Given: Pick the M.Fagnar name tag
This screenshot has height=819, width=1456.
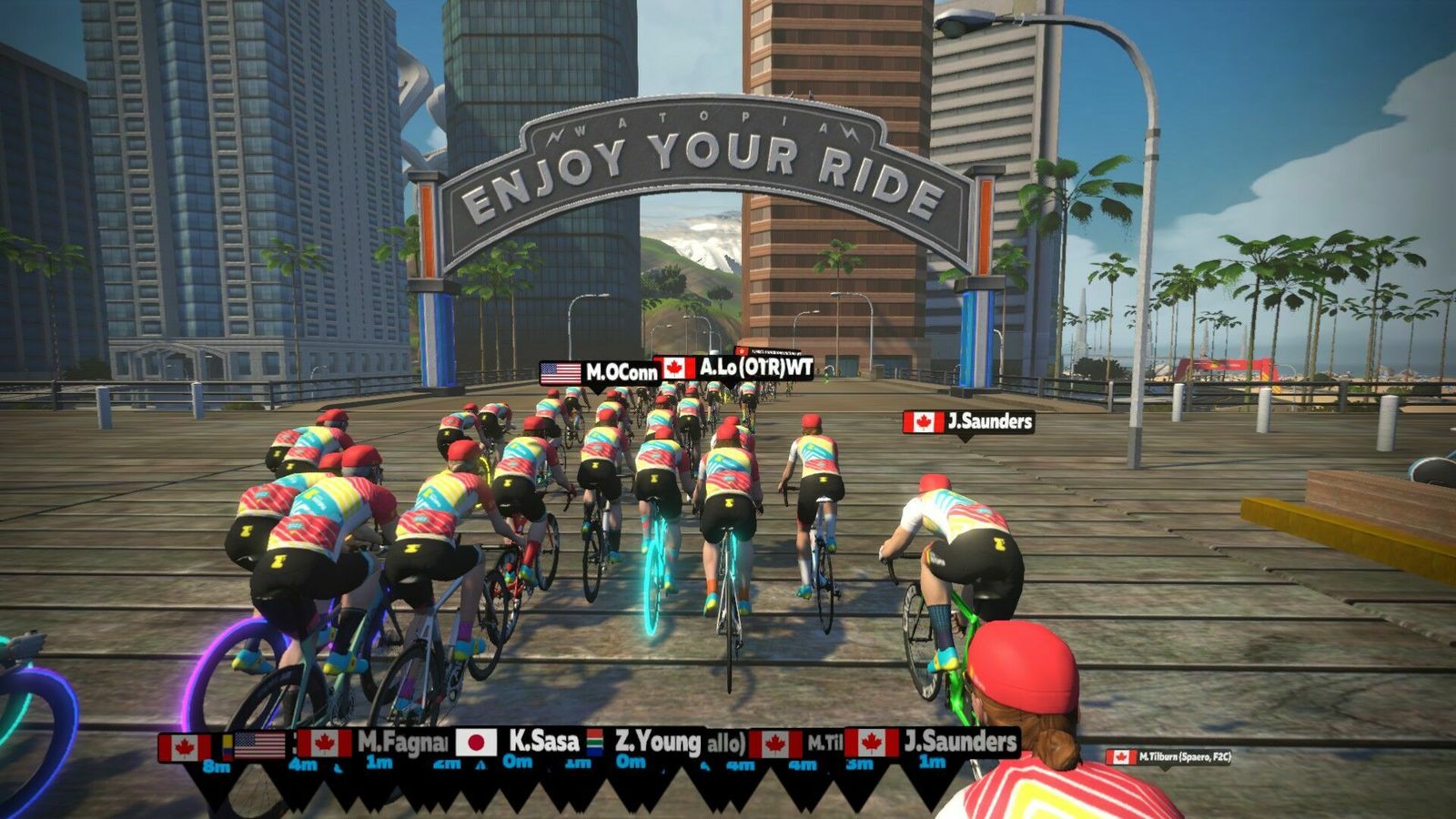Looking at the screenshot, I should pyautogui.click(x=375, y=743).
